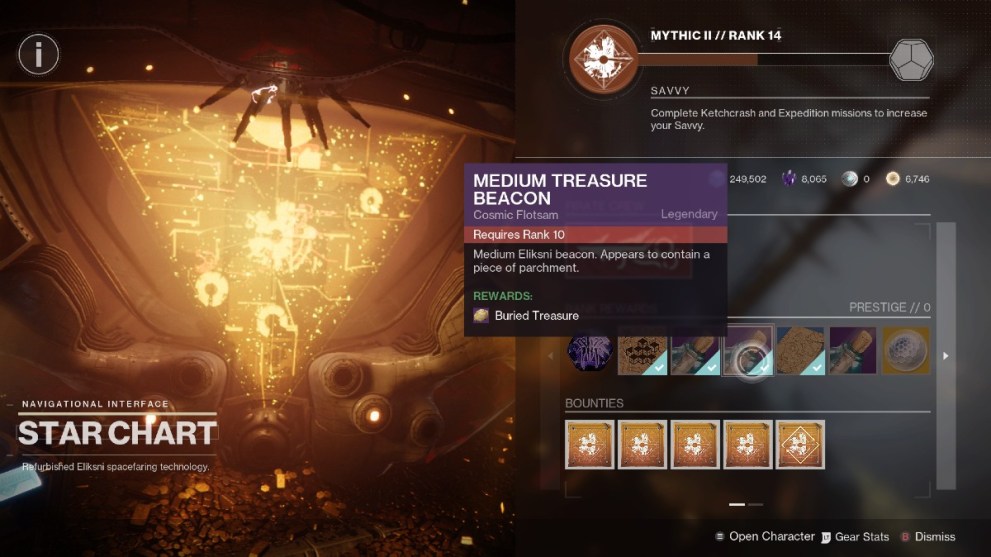This screenshot has width=991, height=557.
Task: Select the highlighted Medium Treasure Beacon reward
Action: point(747,352)
